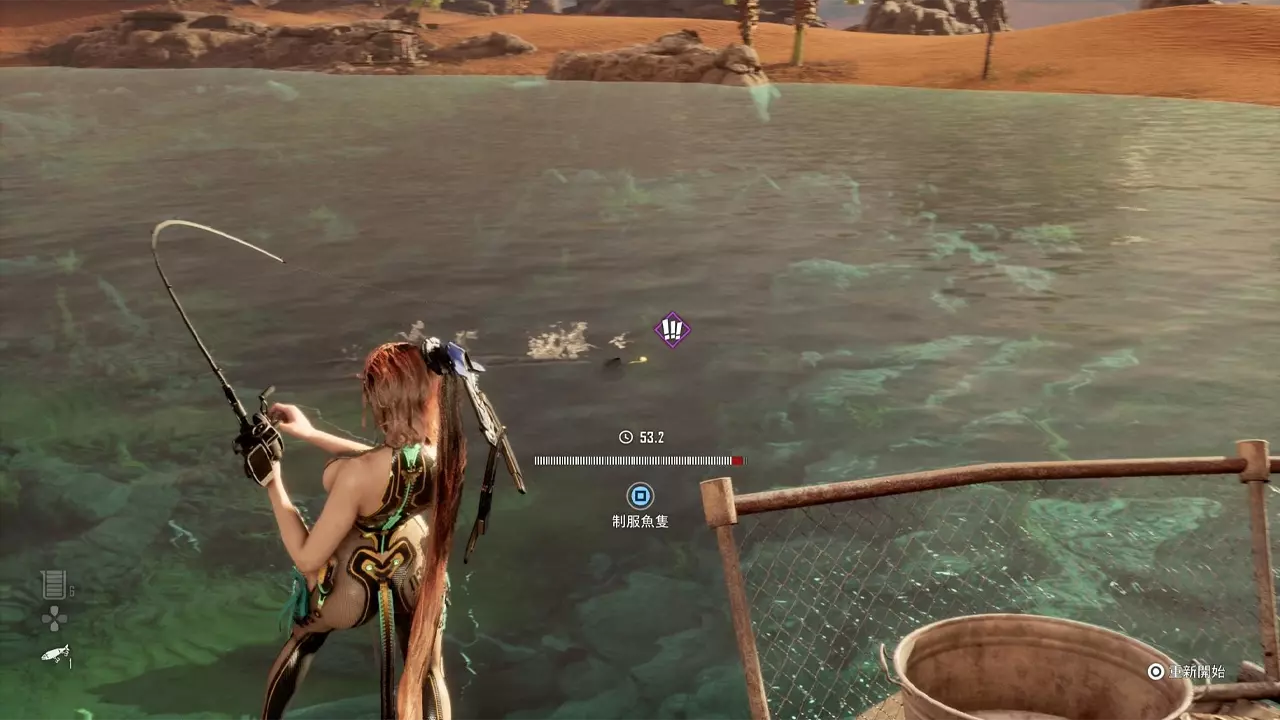Image resolution: width=1280 pixels, height=720 pixels.
Task: Click the red-tipped tension progress bar
Action: coord(737,459)
